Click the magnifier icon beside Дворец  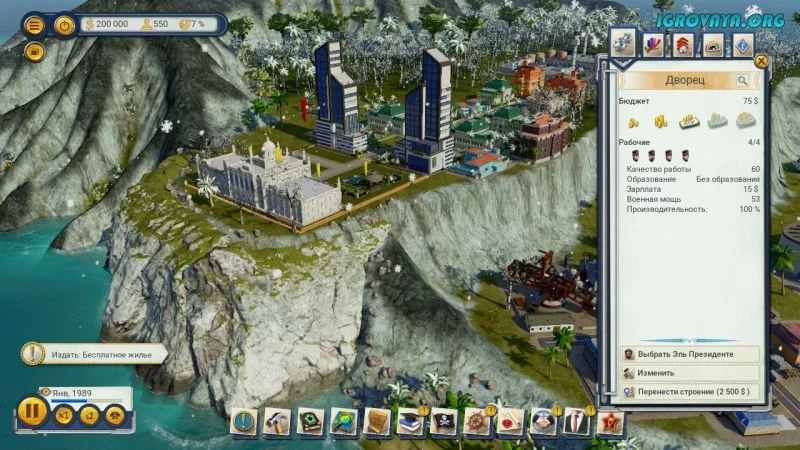tap(742, 80)
